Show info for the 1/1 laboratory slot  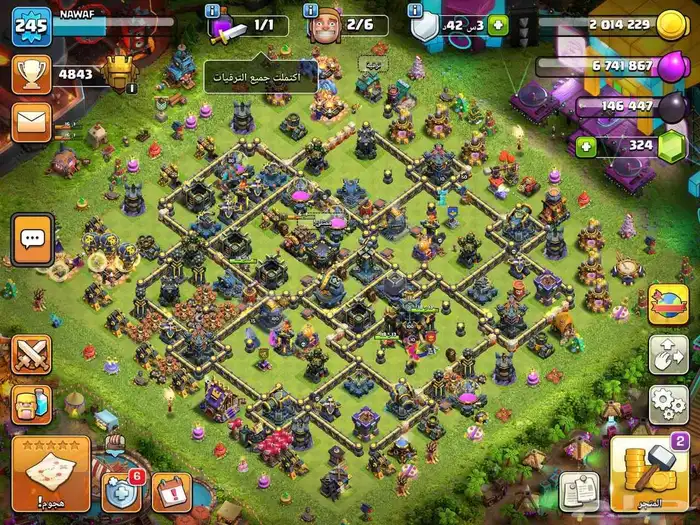click(213, 10)
